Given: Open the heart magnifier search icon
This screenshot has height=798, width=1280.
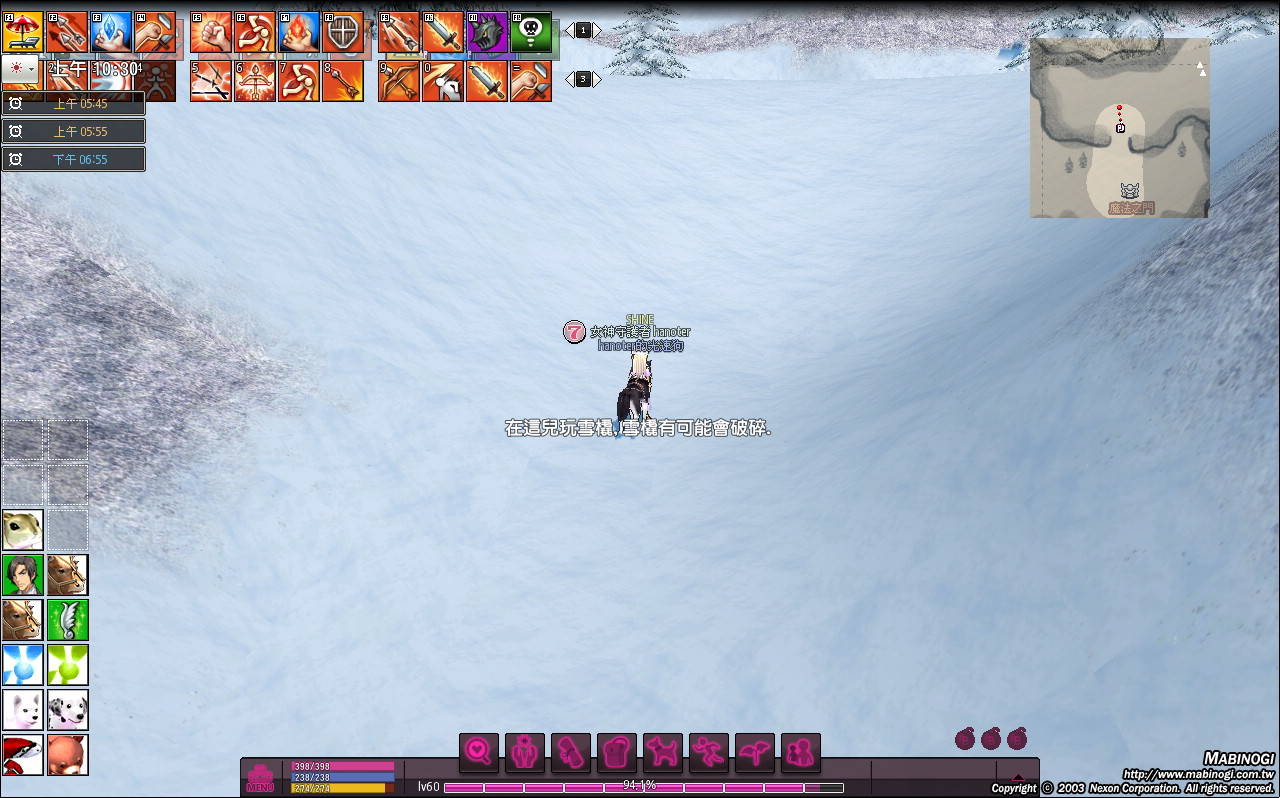Looking at the screenshot, I should (x=479, y=753).
